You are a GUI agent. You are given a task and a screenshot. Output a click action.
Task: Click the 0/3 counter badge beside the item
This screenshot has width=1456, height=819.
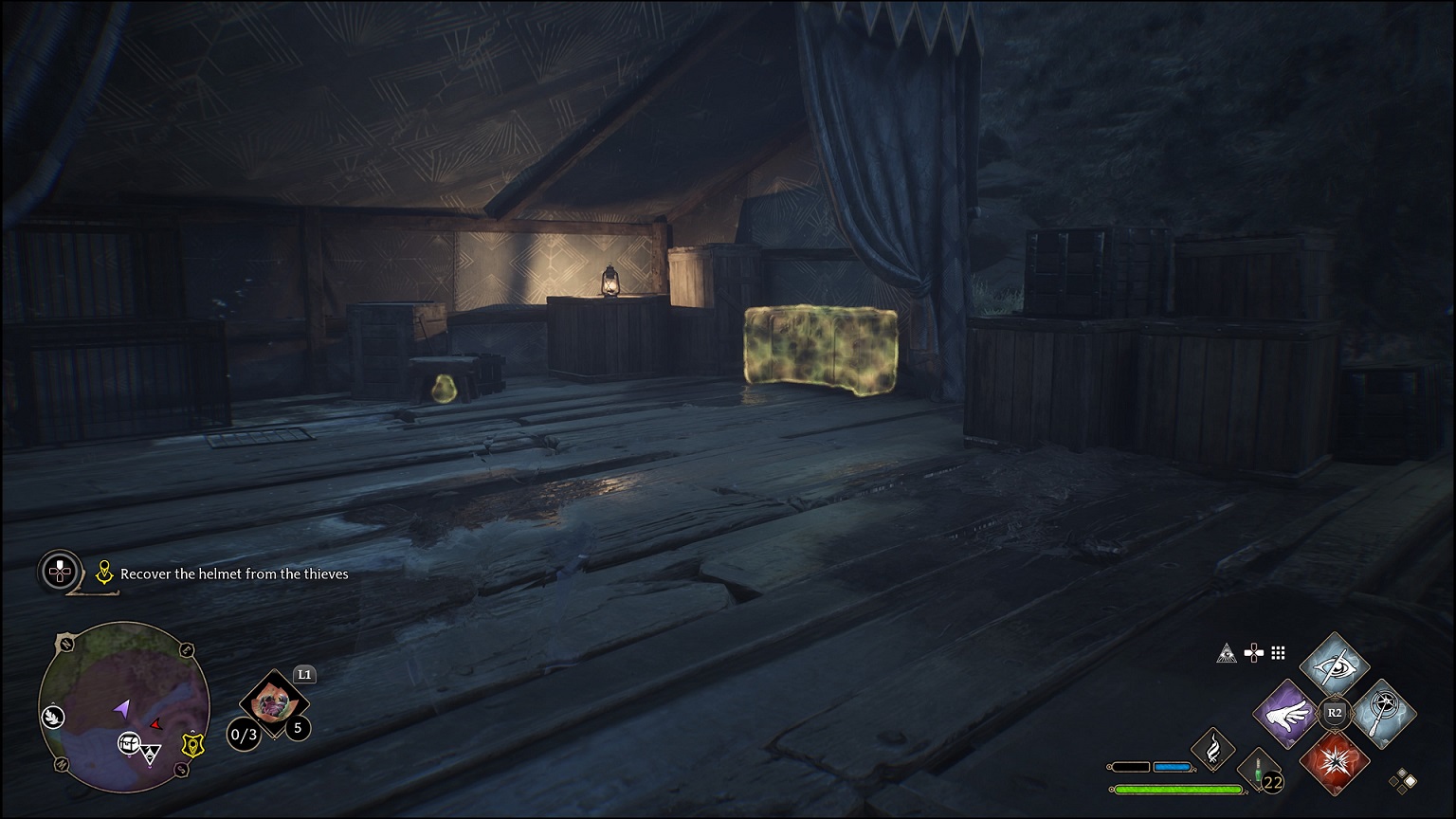pos(244,735)
